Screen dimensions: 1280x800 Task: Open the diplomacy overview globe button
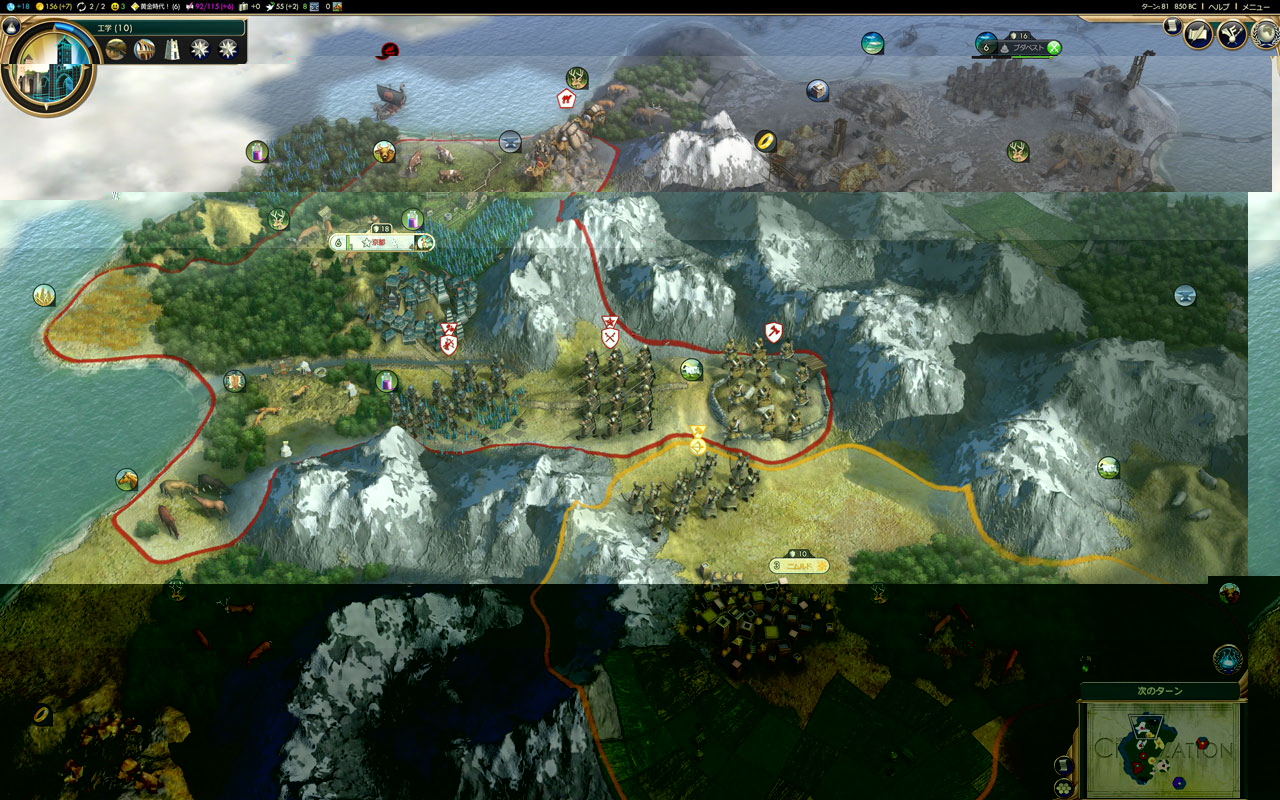(1265, 35)
